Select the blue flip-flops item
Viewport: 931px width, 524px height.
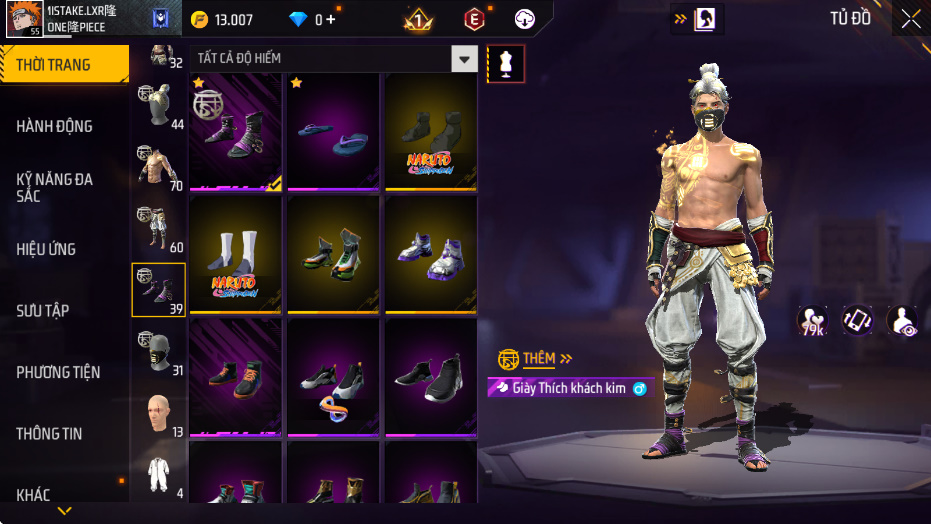334,131
